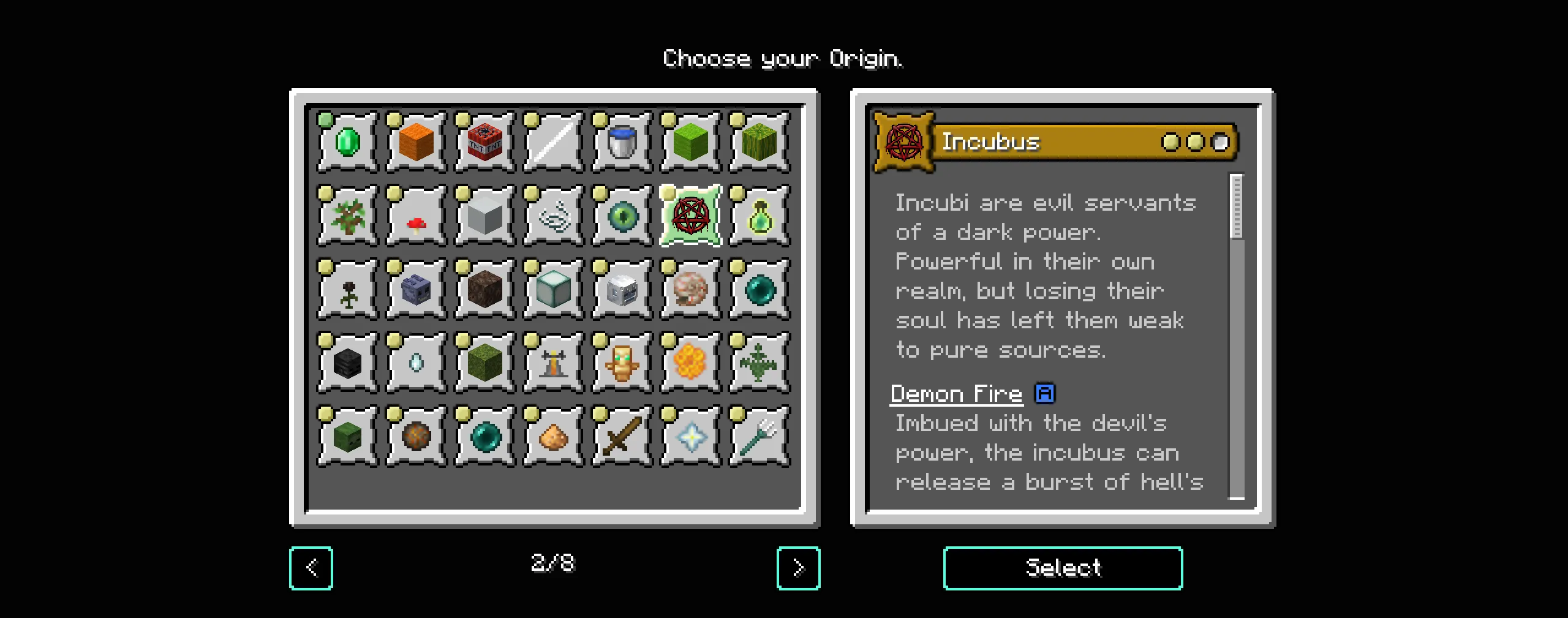Viewport: 1568px width, 618px height.
Task: Go to the next origins page
Action: point(797,567)
